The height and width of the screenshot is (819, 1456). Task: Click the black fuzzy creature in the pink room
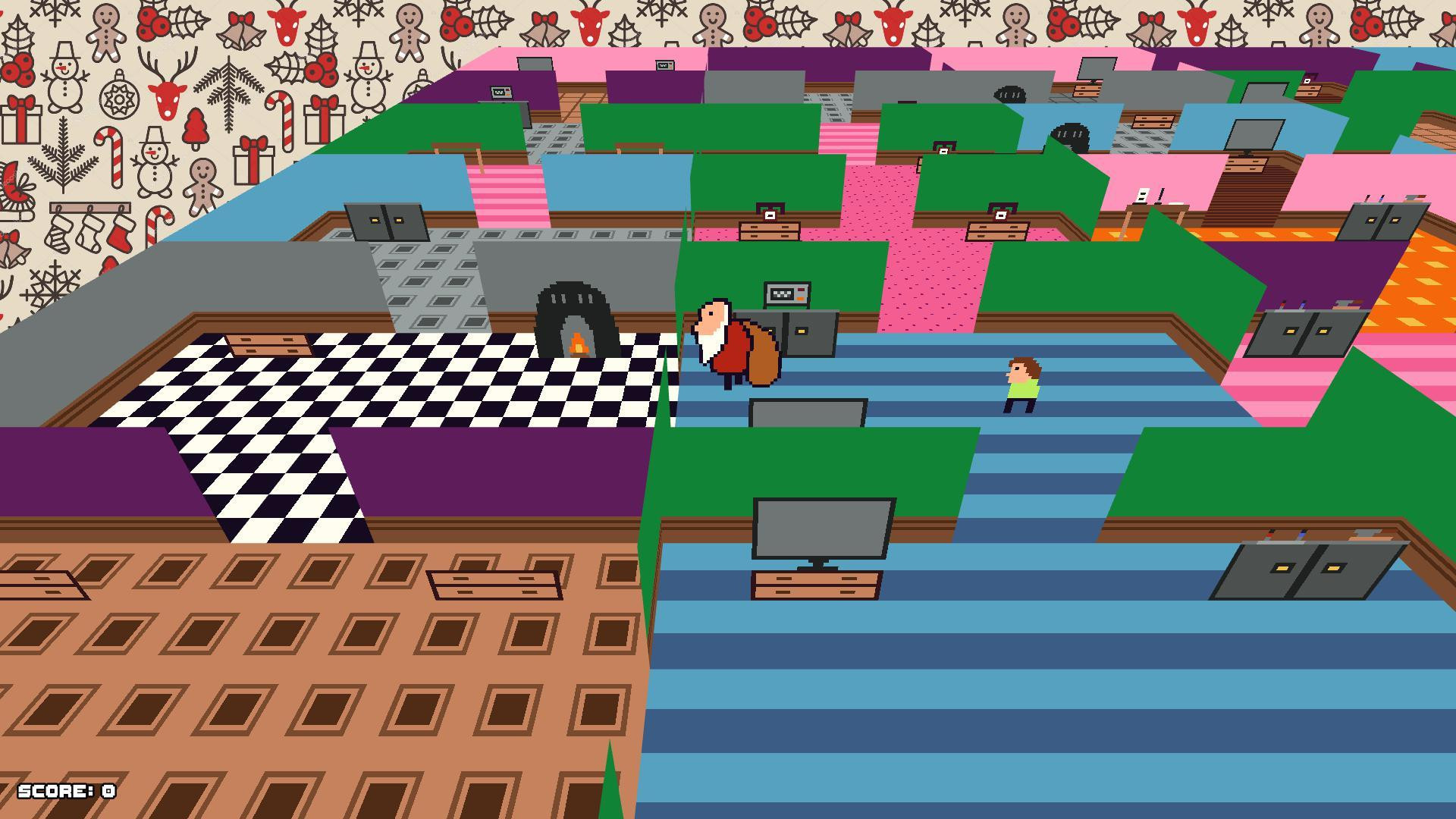[1009, 93]
